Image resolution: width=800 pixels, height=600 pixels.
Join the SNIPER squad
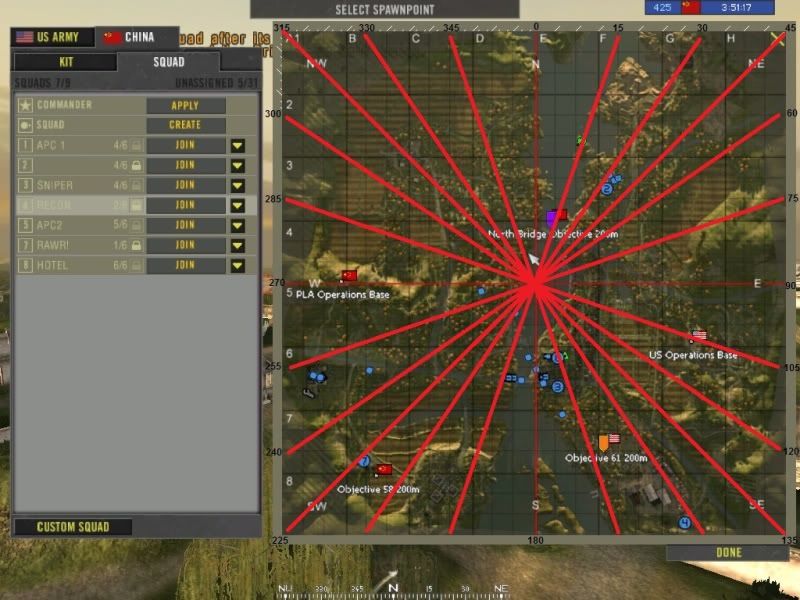[185, 185]
